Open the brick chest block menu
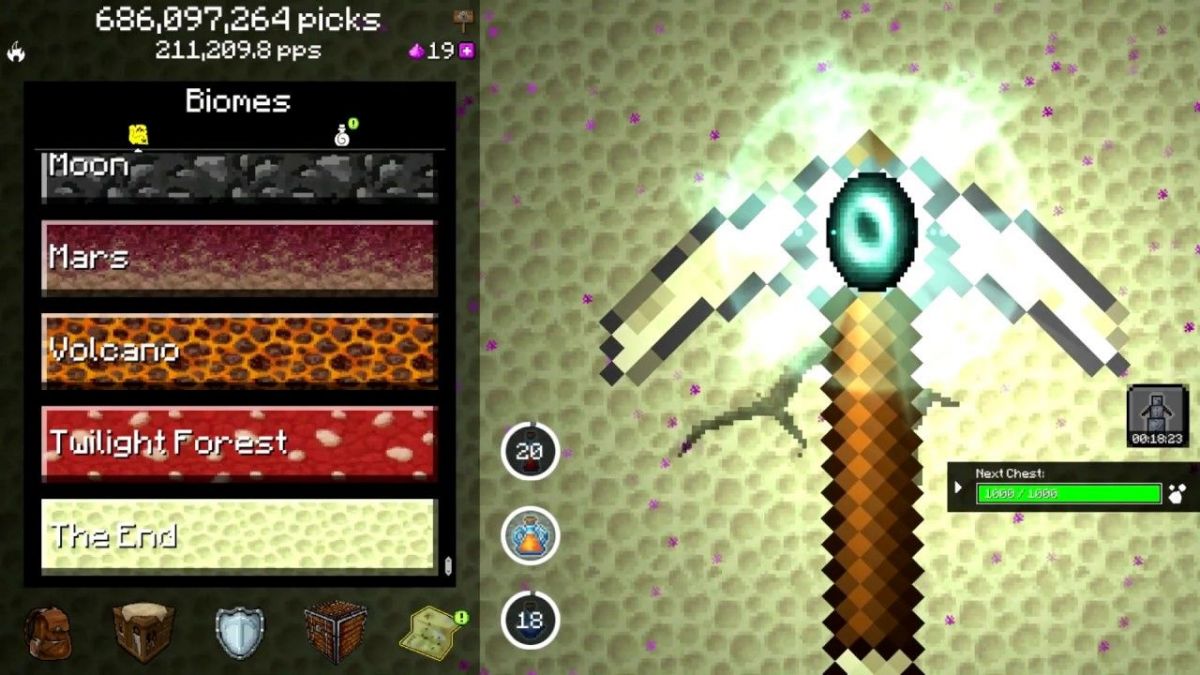The height and width of the screenshot is (675, 1200). (x=334, y=632)
